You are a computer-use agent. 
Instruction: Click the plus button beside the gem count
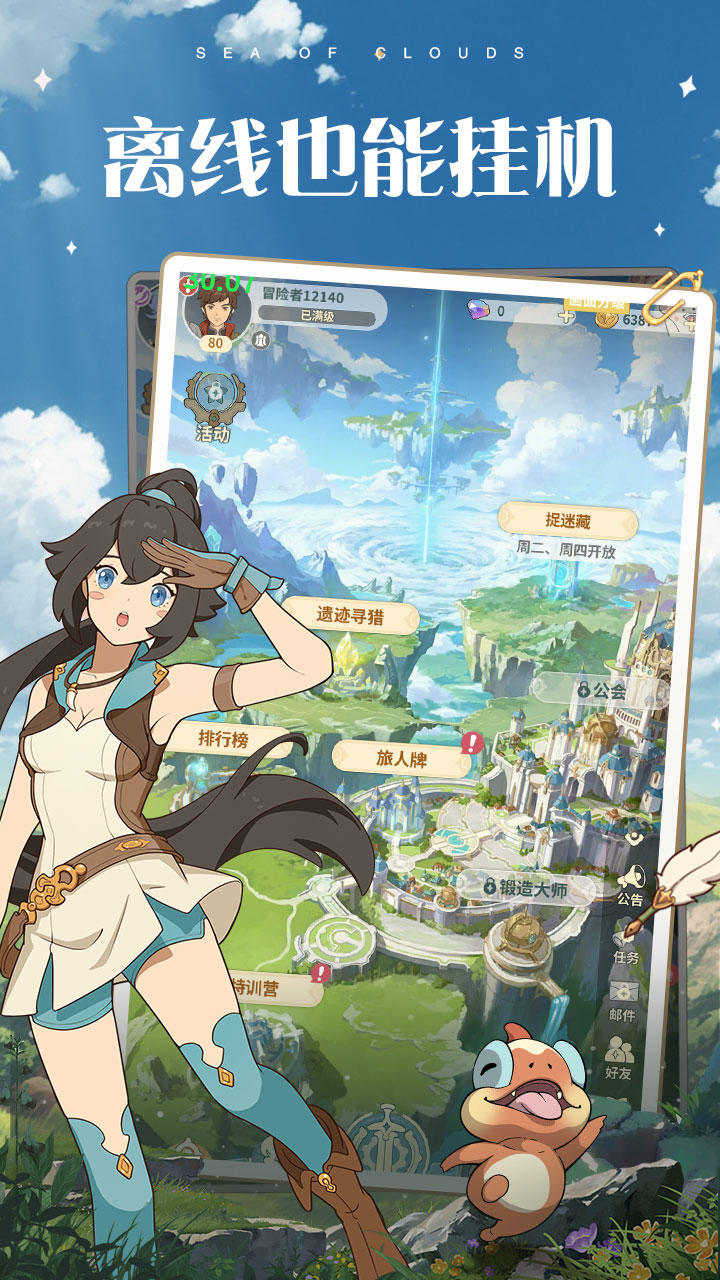click(x=566, y=316)
